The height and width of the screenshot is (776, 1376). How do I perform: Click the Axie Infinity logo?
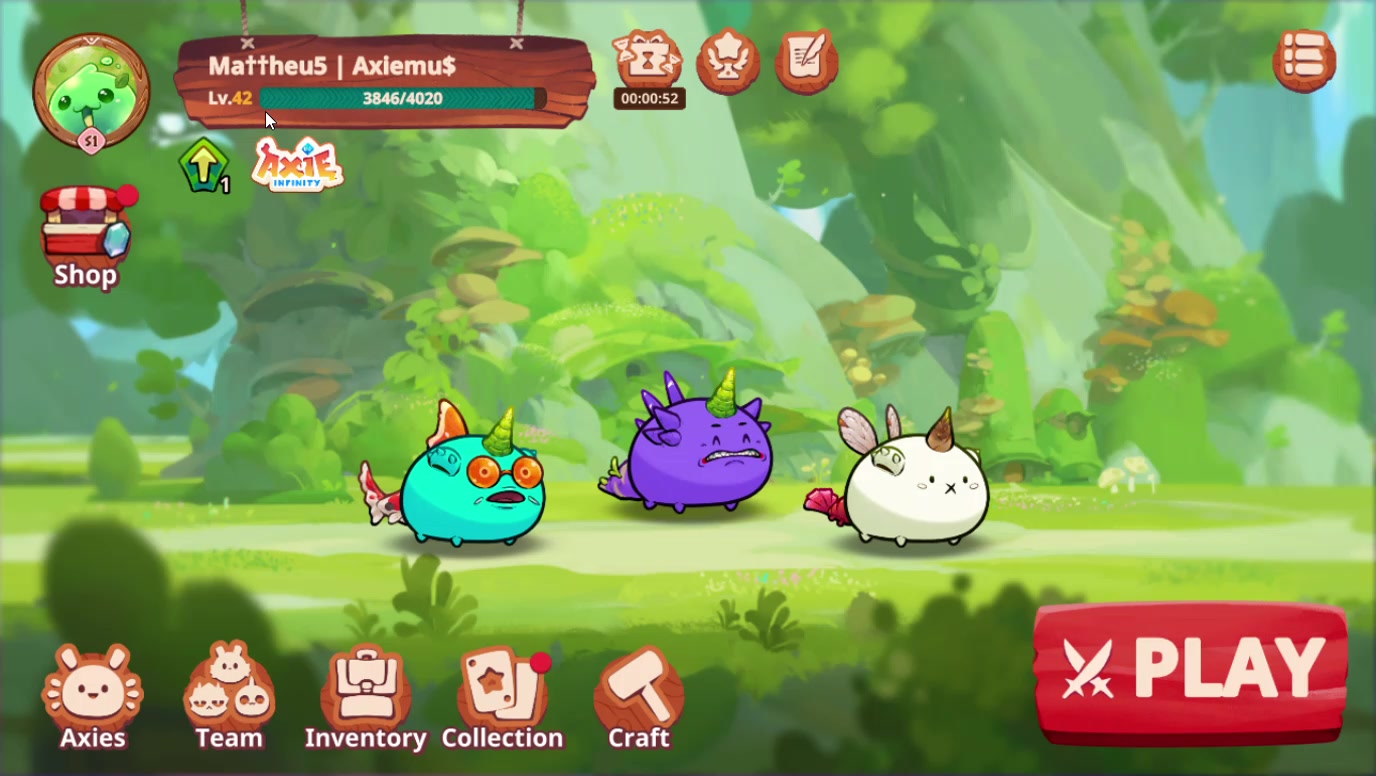point(297,165)
